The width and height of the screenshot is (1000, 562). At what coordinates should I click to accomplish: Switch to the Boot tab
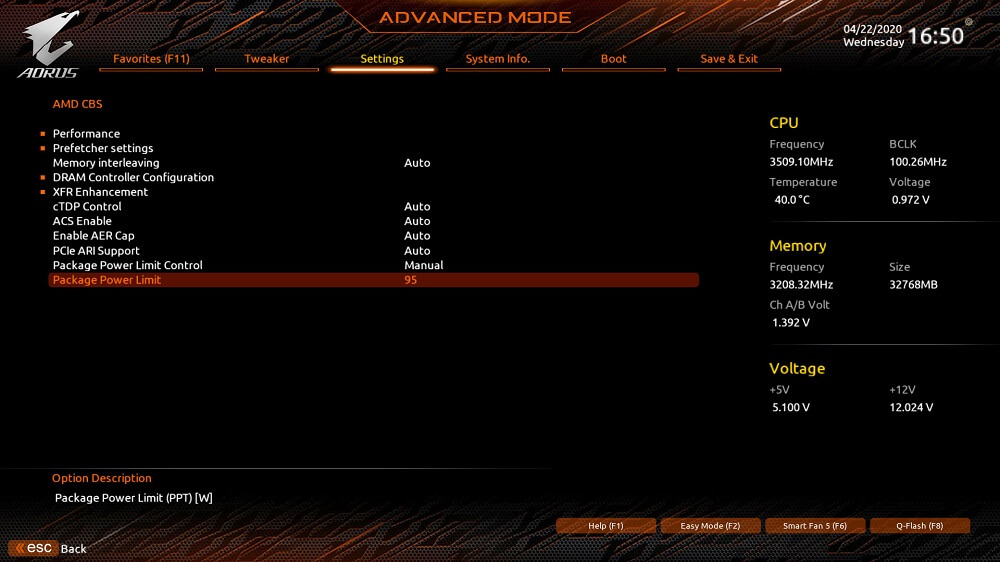(x=614, y=59)
